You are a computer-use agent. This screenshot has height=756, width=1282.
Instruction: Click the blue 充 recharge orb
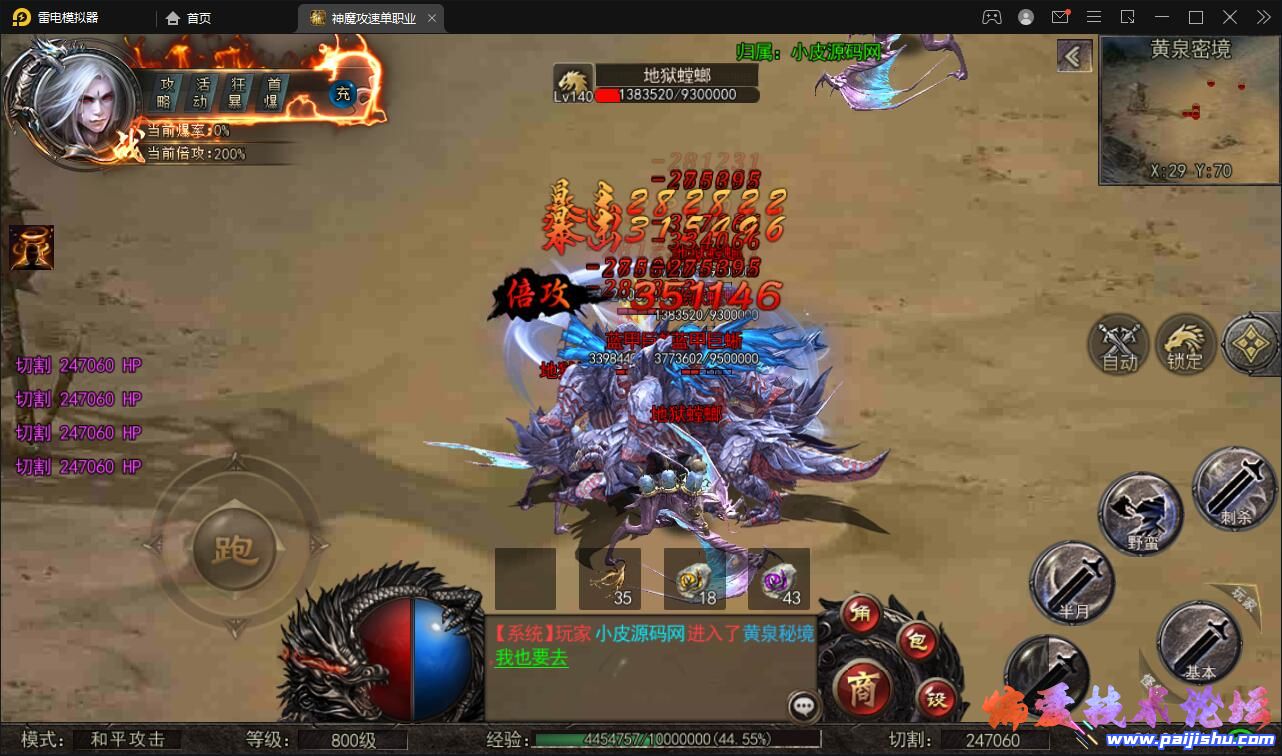(343, 94)
